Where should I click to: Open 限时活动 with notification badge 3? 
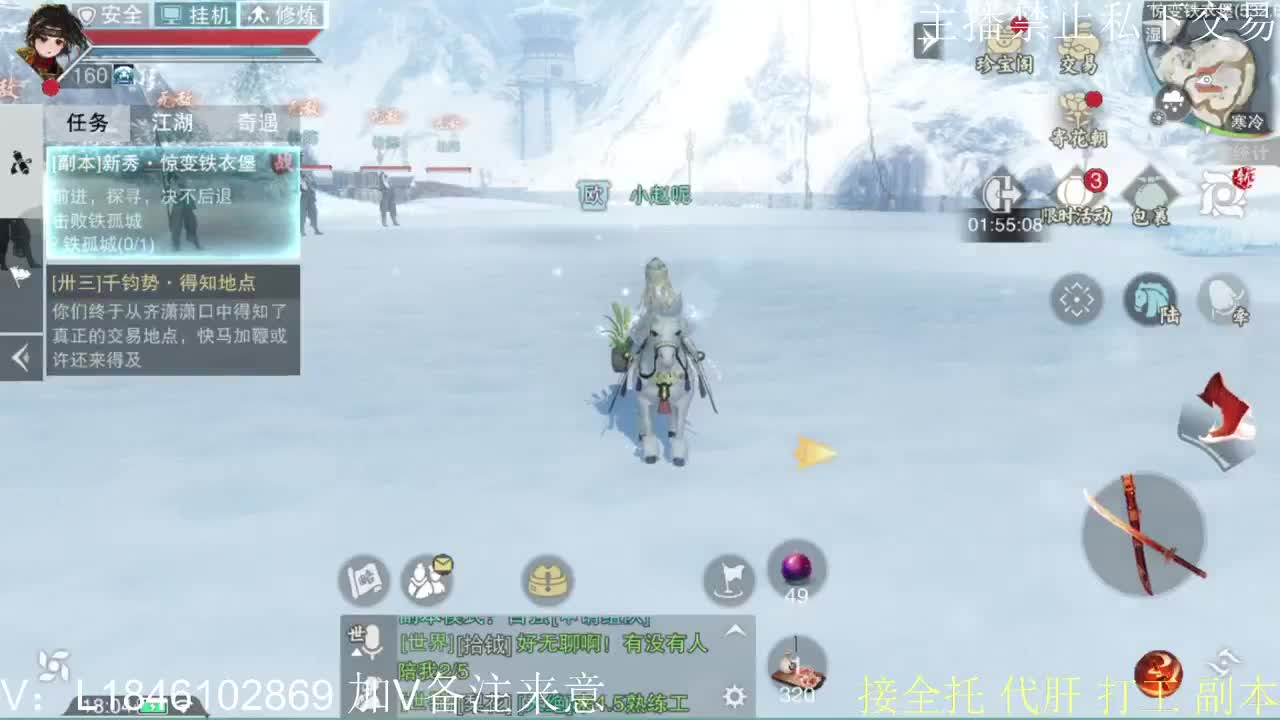pyautogui.click(x=1075, y=188)
